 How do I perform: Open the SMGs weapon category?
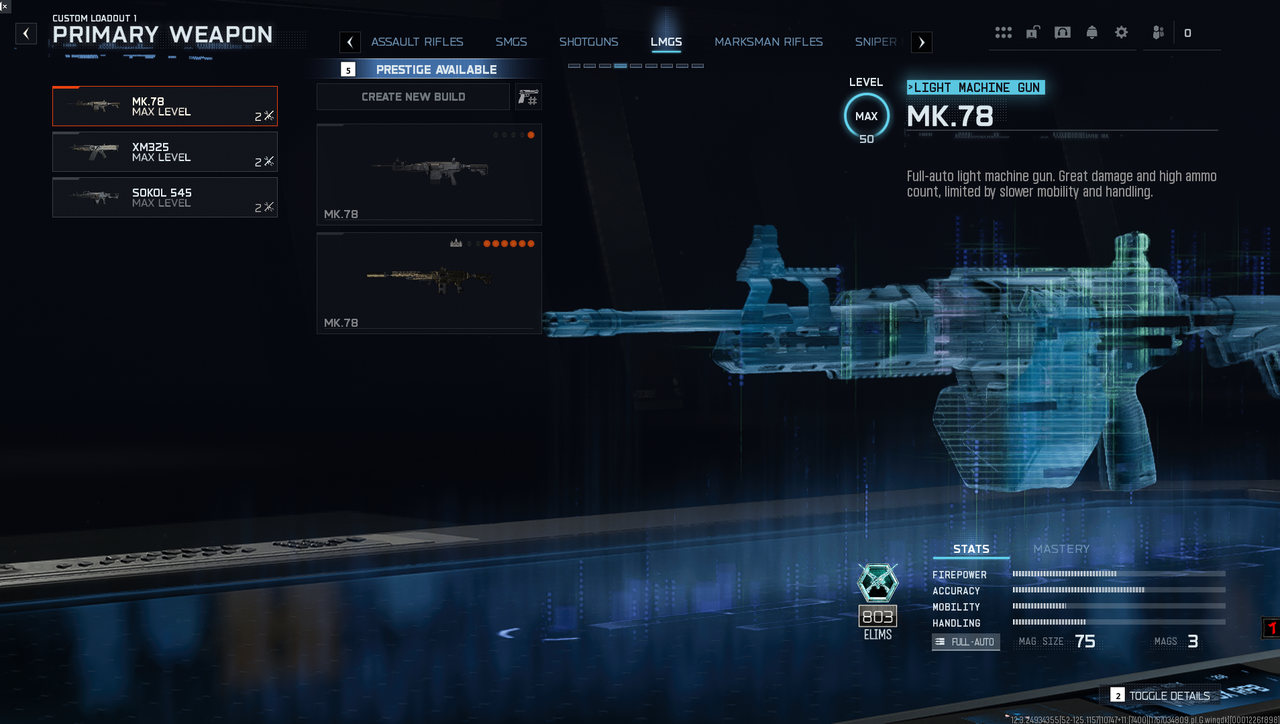tap(511, 42)
